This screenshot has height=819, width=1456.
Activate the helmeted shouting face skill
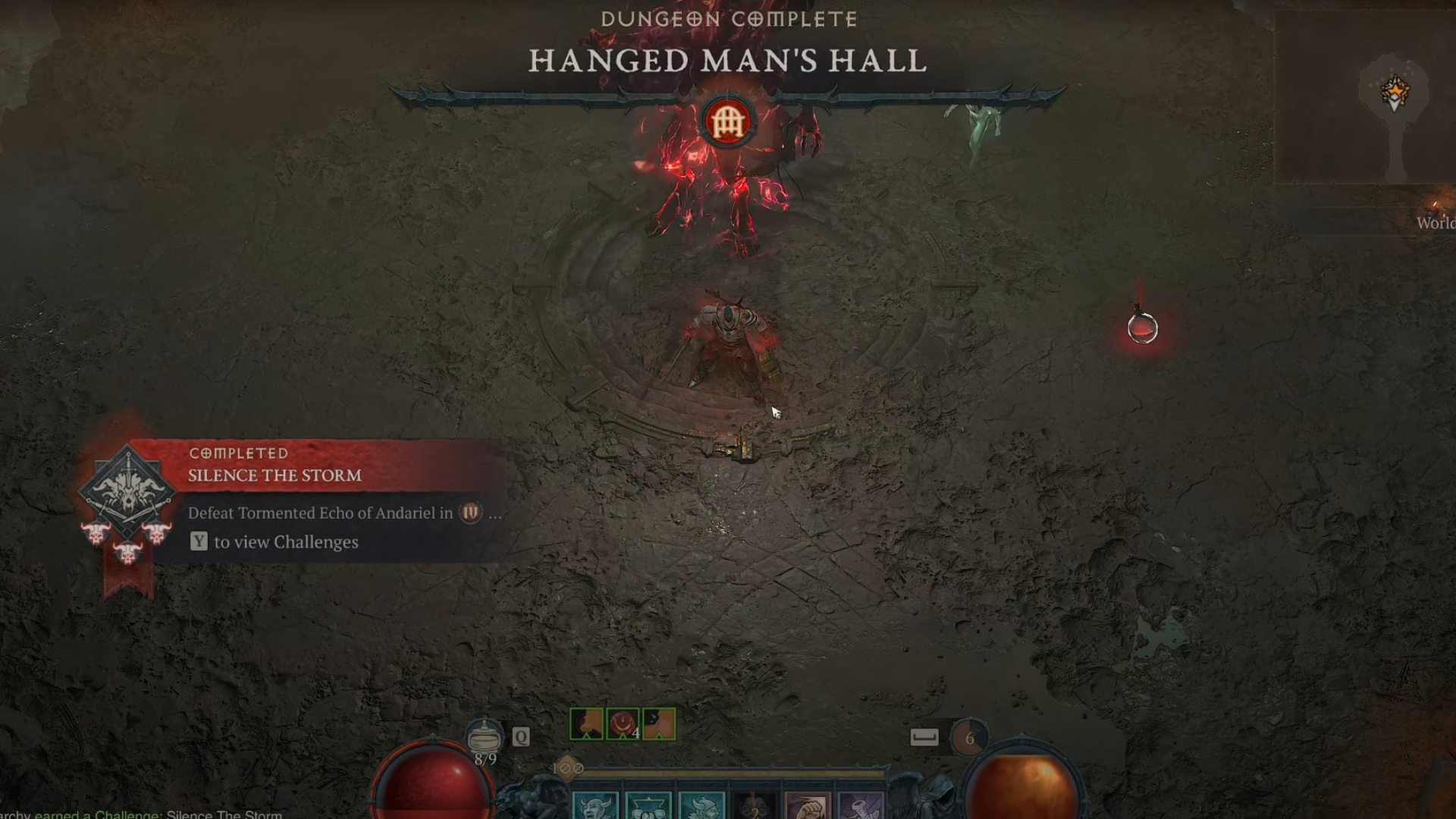click(701, 805)
